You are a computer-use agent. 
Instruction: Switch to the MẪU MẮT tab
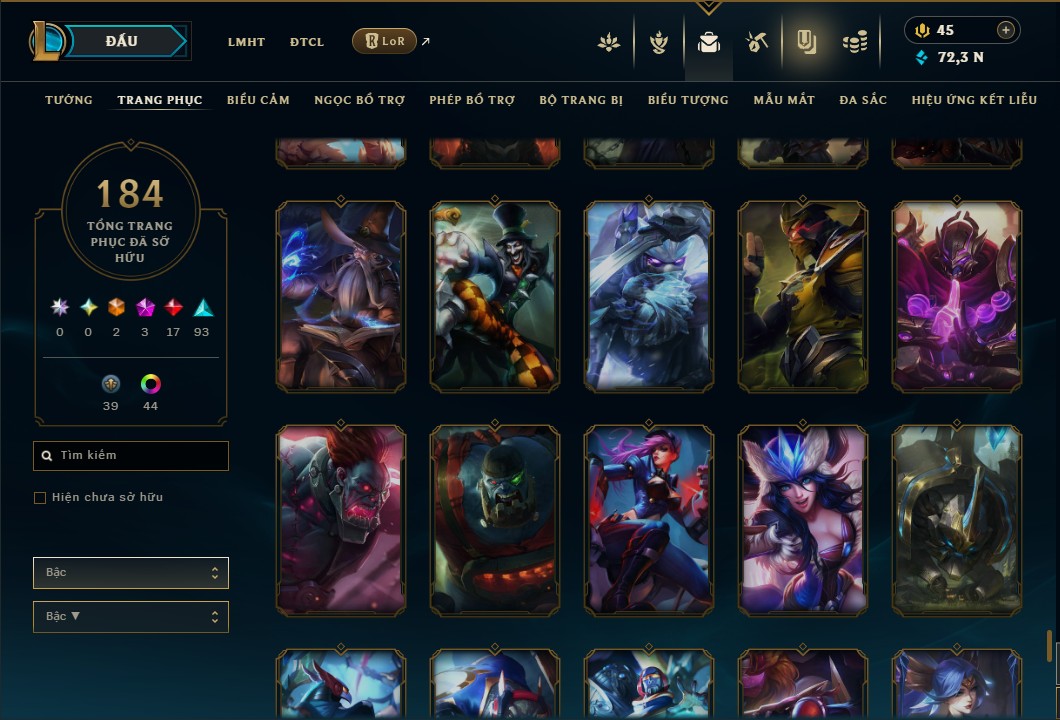pos(784,100)
